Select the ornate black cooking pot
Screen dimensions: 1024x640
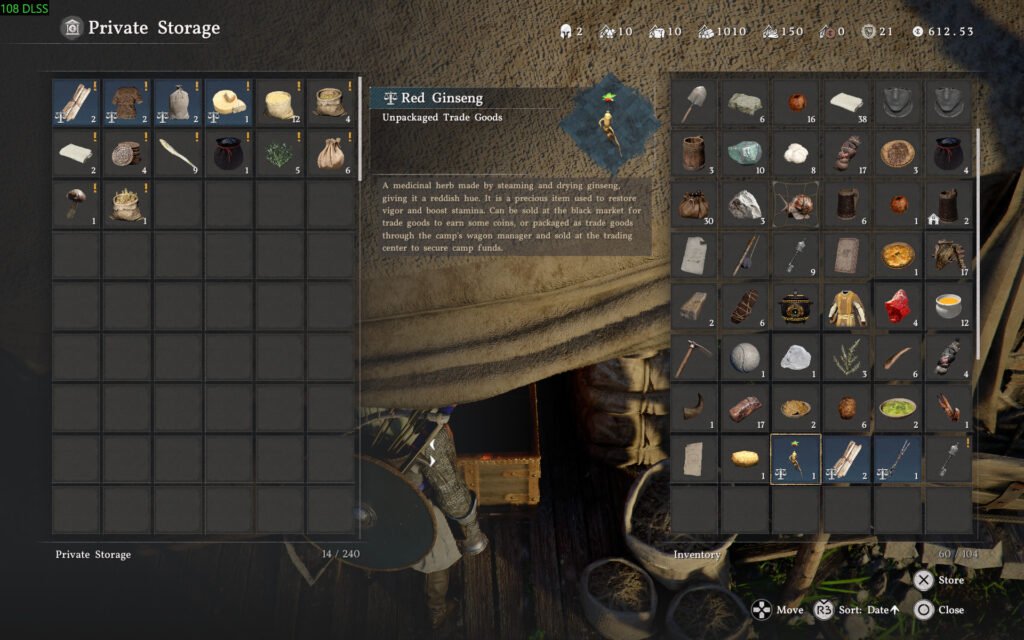[x=796, y=306]
